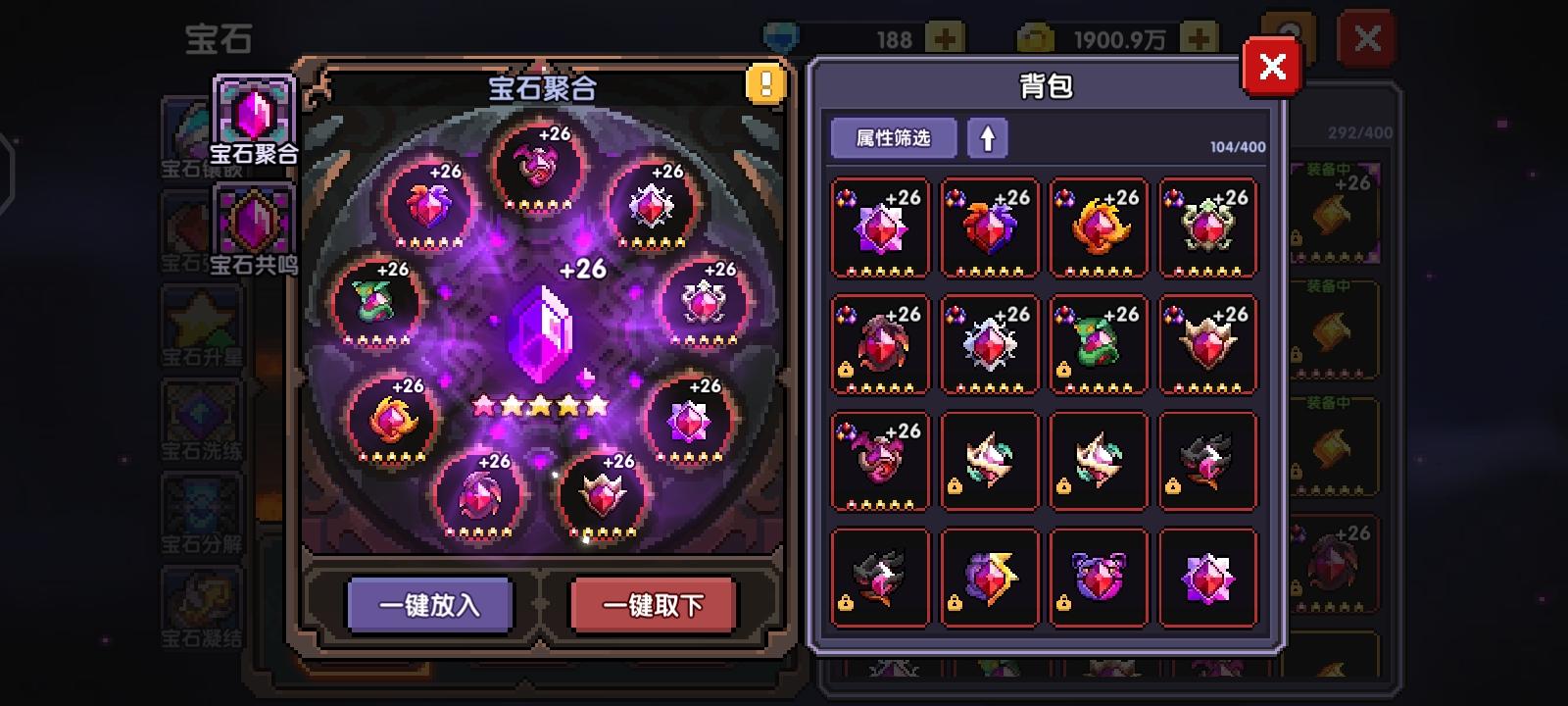1568x706 pixels.
Task: Select the +26 pink gem thumbnail in backpack
Action: (878, 227)
